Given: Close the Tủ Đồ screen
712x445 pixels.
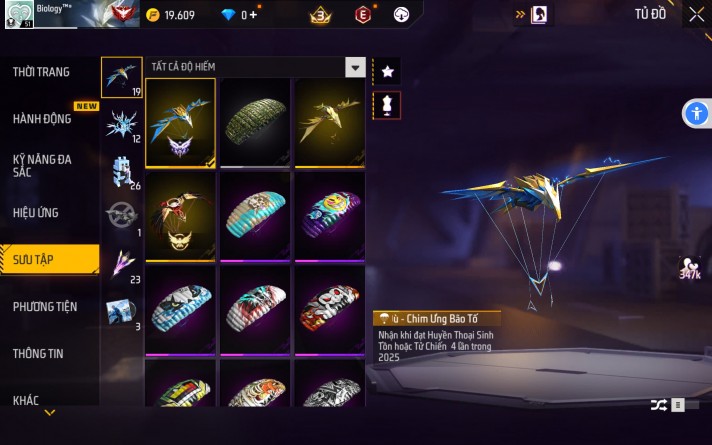Looking at the screenshot, I should tap(696, 14).
